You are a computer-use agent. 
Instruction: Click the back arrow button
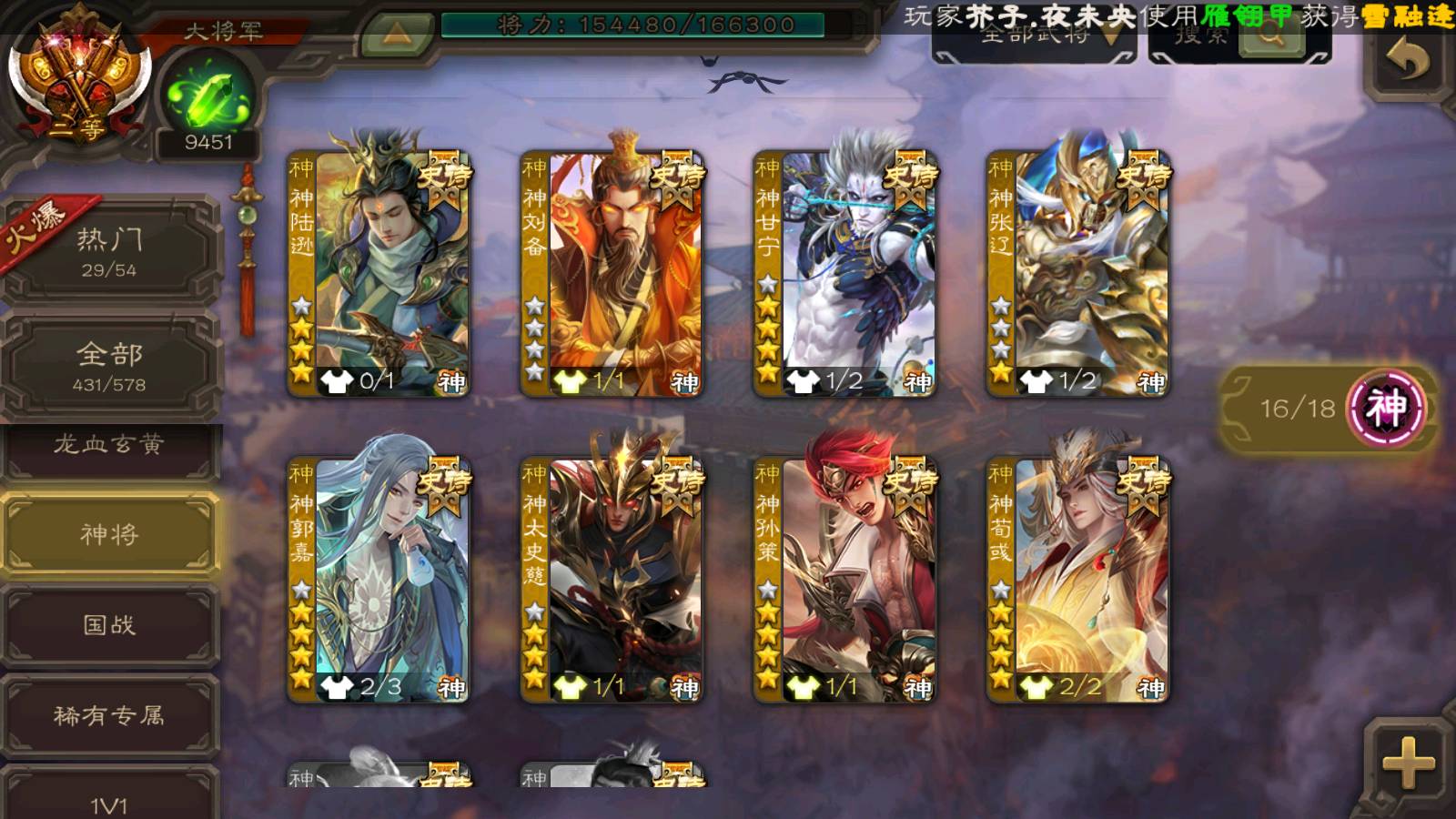pyautogui.click(x=1407, y=60)
